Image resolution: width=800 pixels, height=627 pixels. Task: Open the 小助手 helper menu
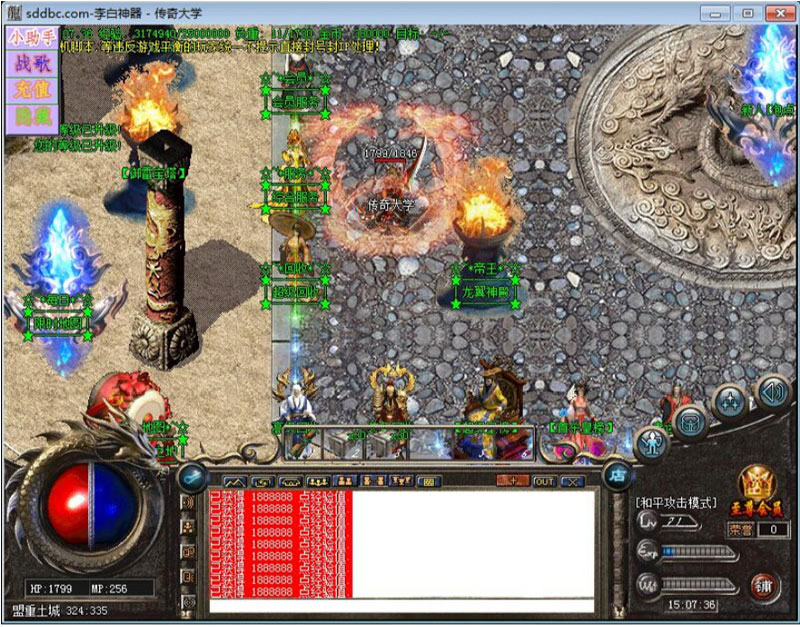click(x=30, y=38)
